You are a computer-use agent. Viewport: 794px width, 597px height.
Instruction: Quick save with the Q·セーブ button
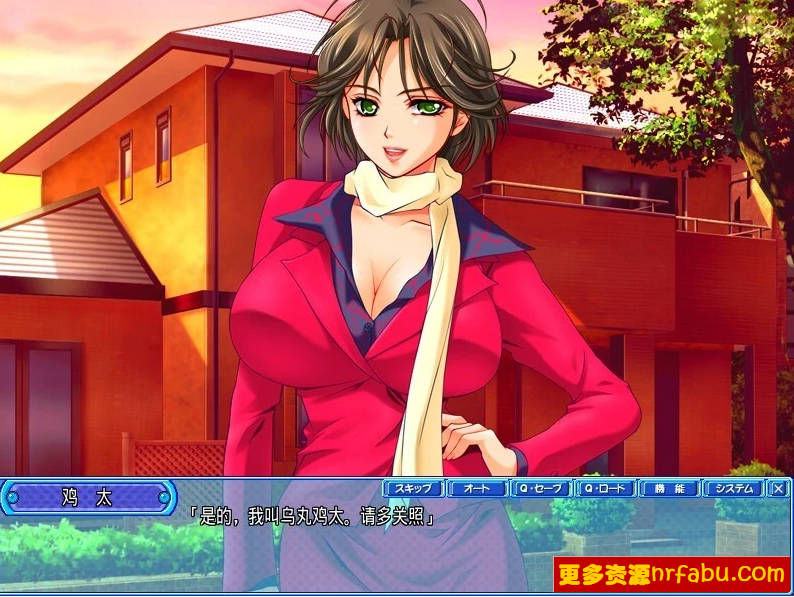[541, 489]
